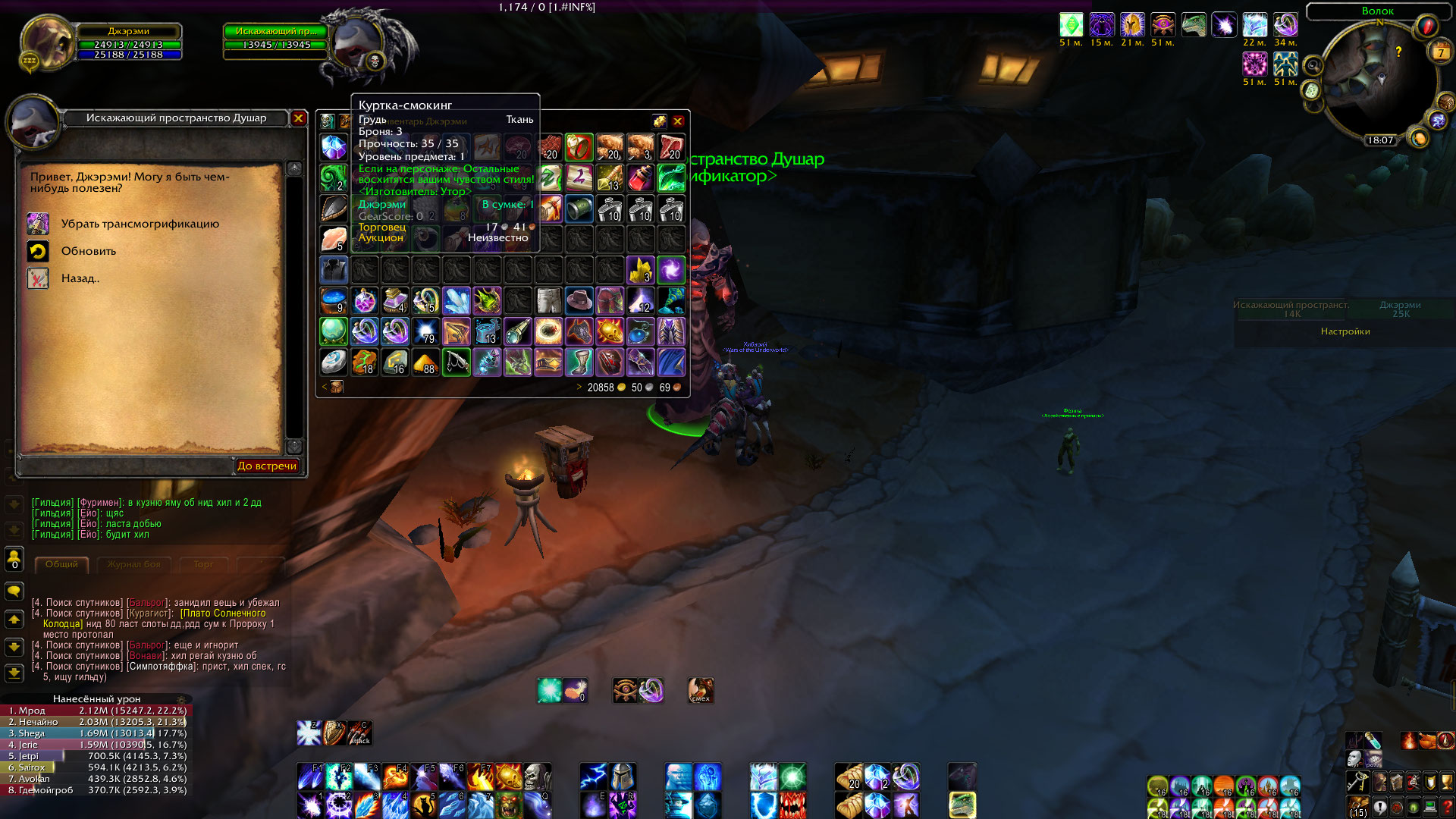Switch to the 'Общий' chat tab
Viewport: 1456px width, 819px height.
click(61, 564)
